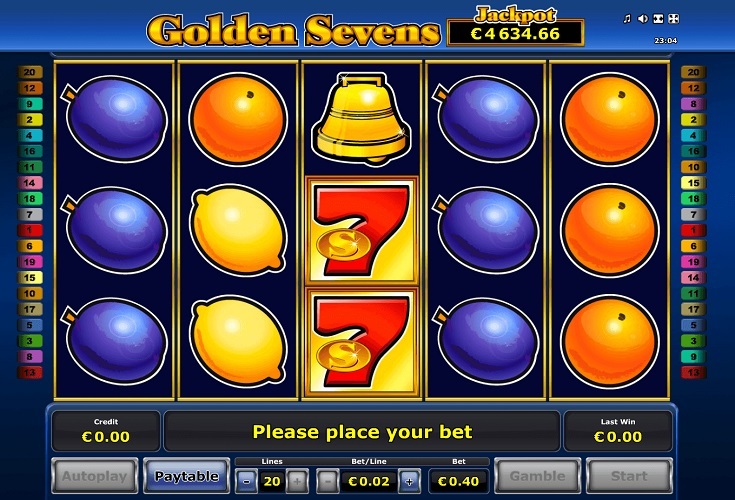
Task: Start the spin with the Start button
Action: click(x=629, y=476)
